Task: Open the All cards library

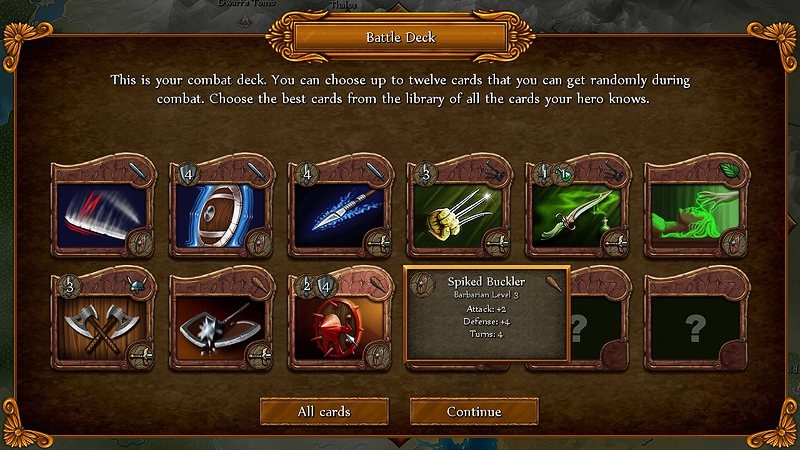Action: 324,411
